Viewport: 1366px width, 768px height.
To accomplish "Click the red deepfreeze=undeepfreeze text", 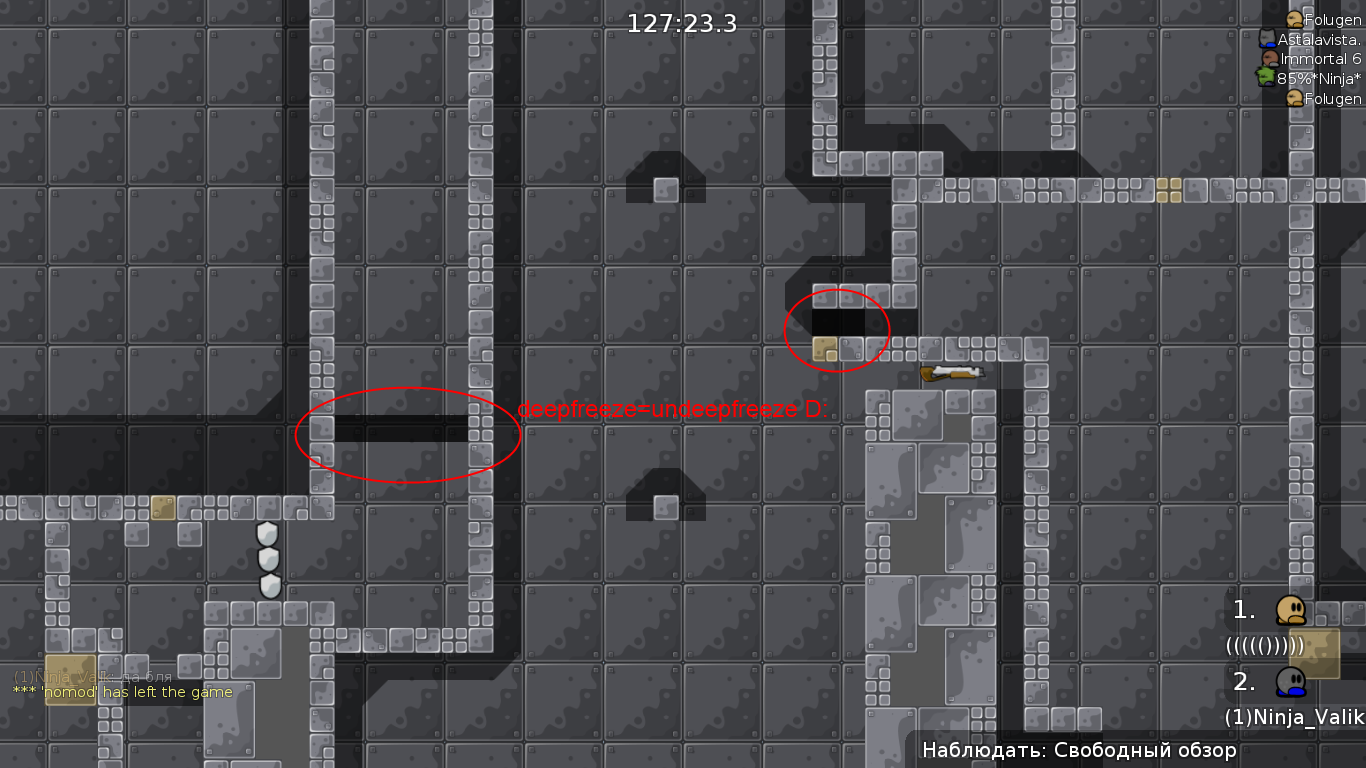I will pyautogui.click(x=672, y=408).
